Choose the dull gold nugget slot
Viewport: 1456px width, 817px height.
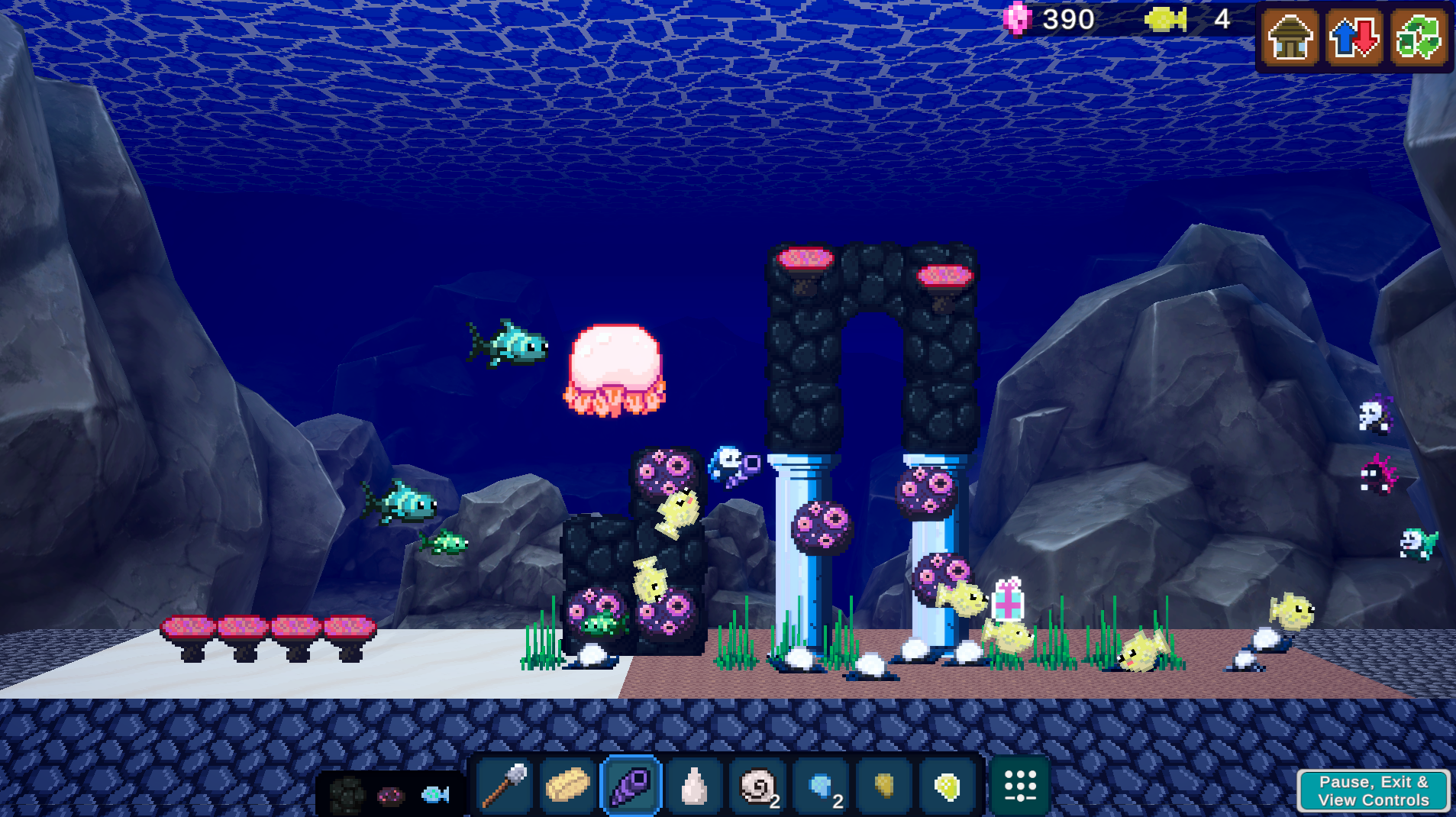884,786
